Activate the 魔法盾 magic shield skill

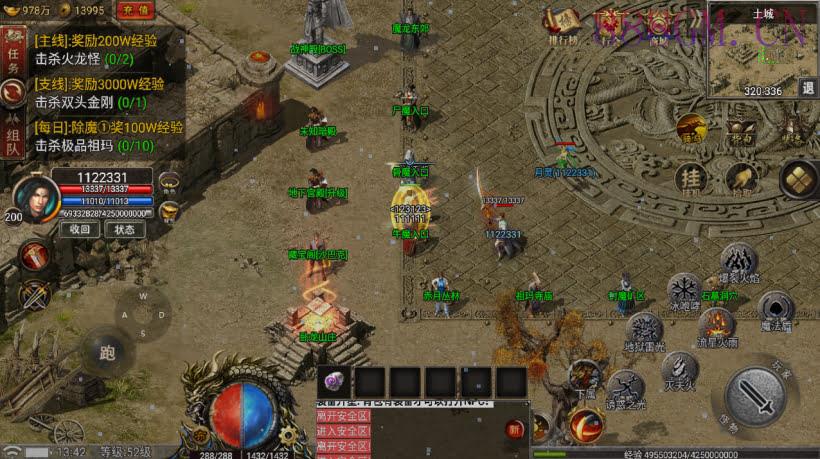775,308
